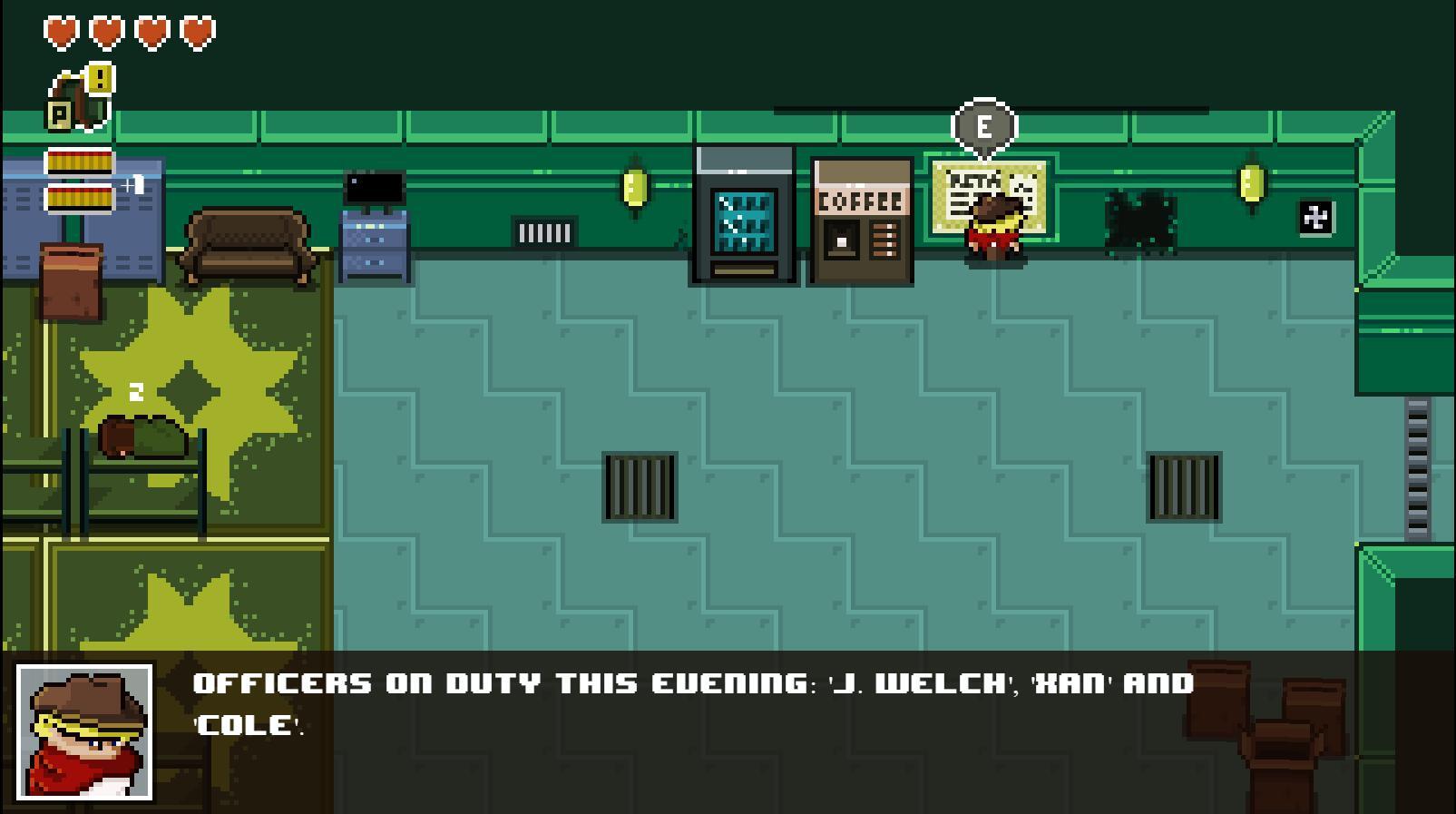The image size is (1456, 814).
Task: Click the crossed-tools icon on the right wall
Action: 1316,215
